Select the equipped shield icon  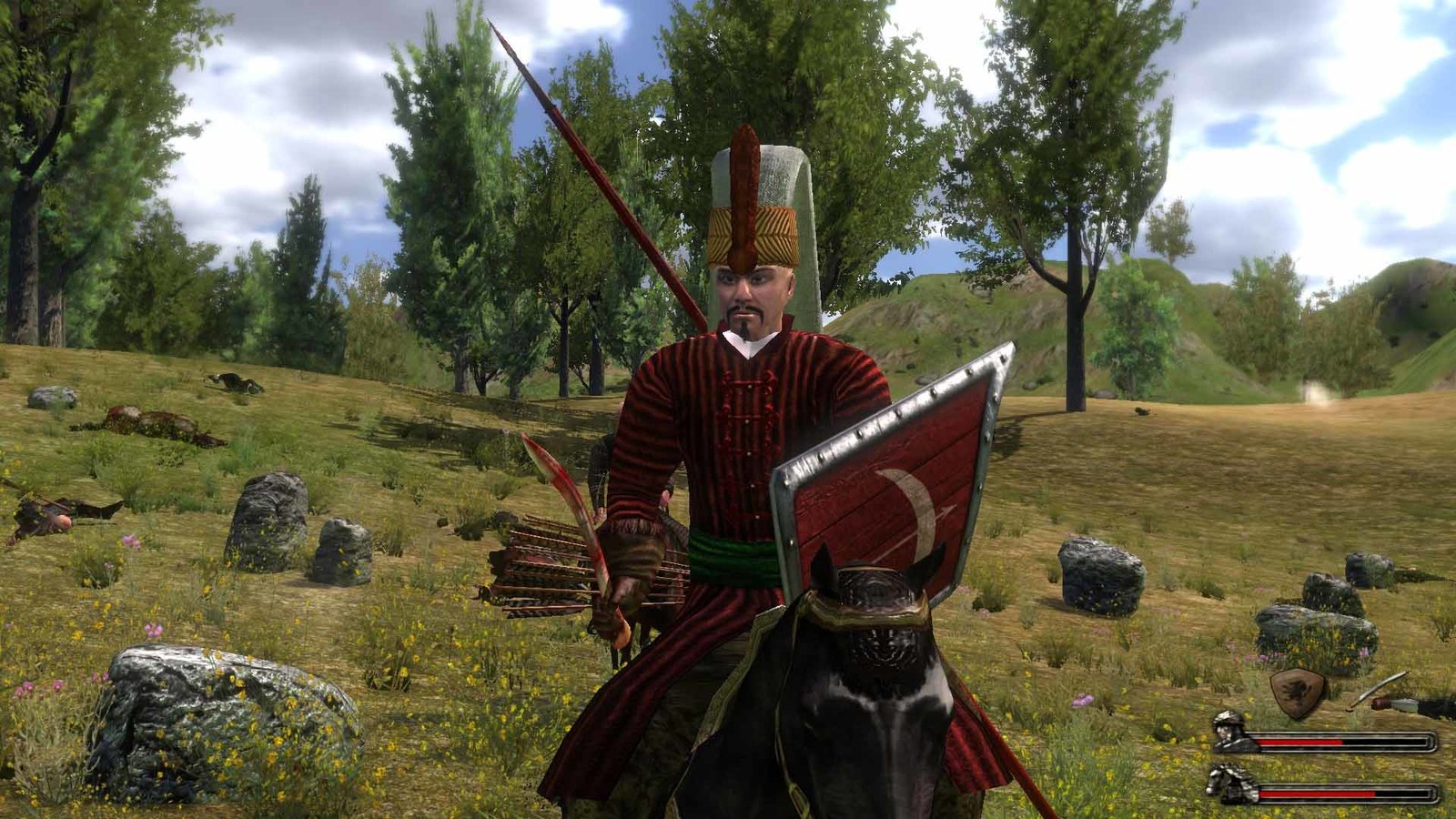1298,691
